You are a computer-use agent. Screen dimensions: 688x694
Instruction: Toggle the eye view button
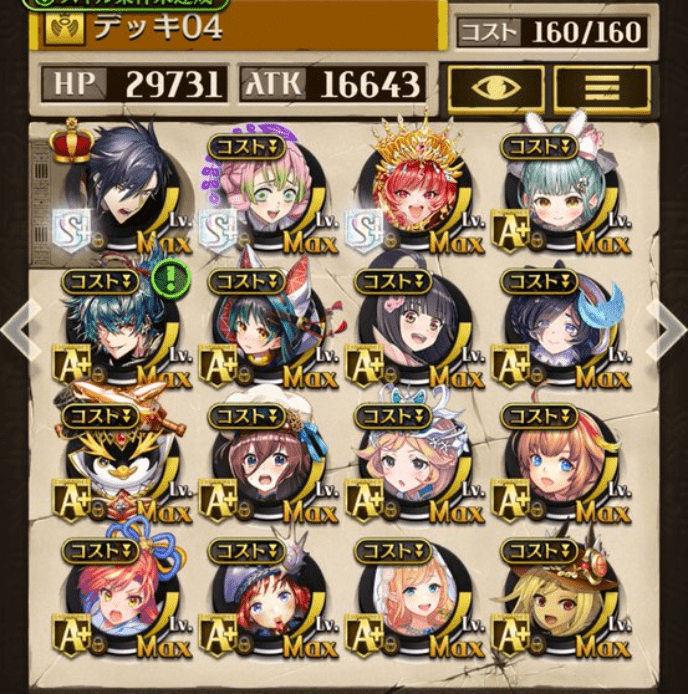[495, 87]
